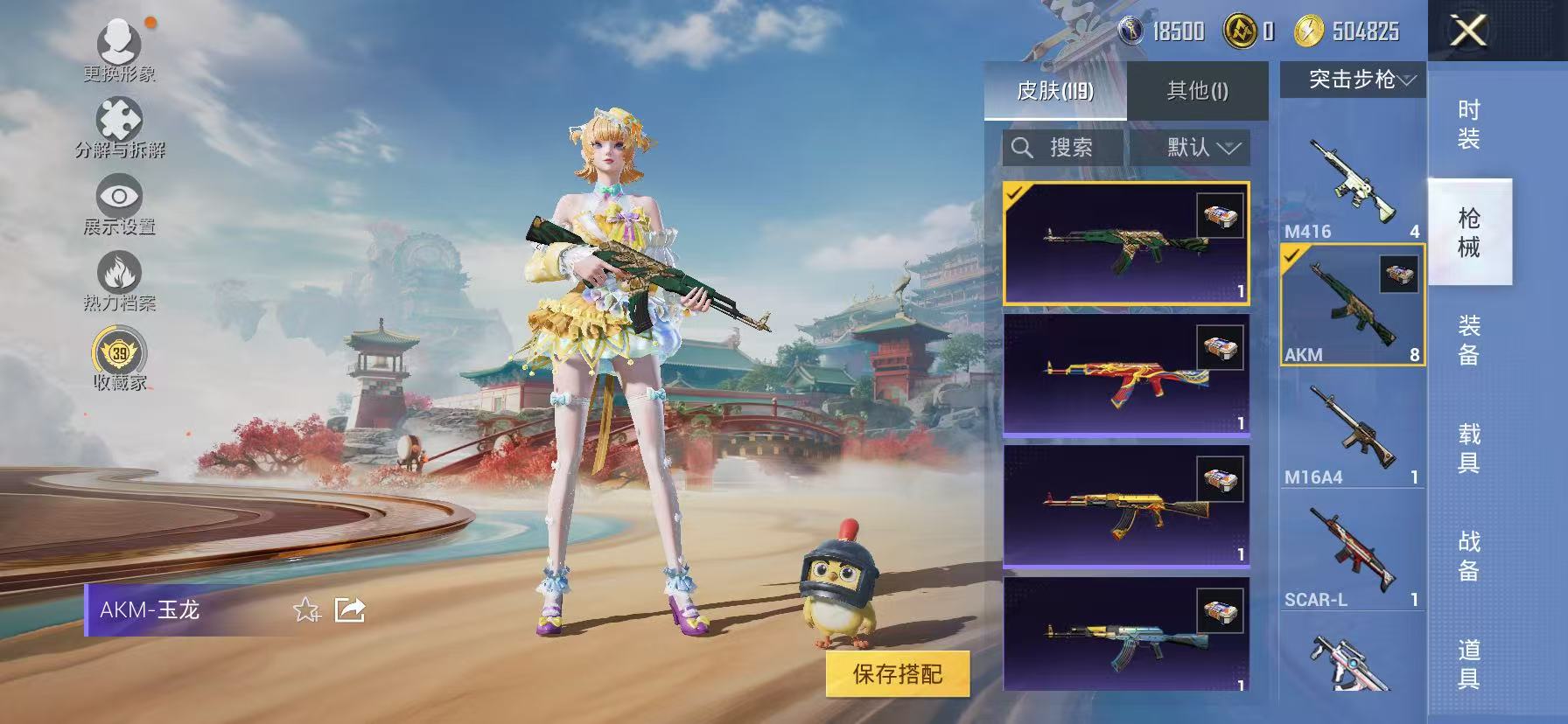Select the M16A4 weapon entry
The height and width of the screenshot is (724, 1568).
pos(1351,428)
